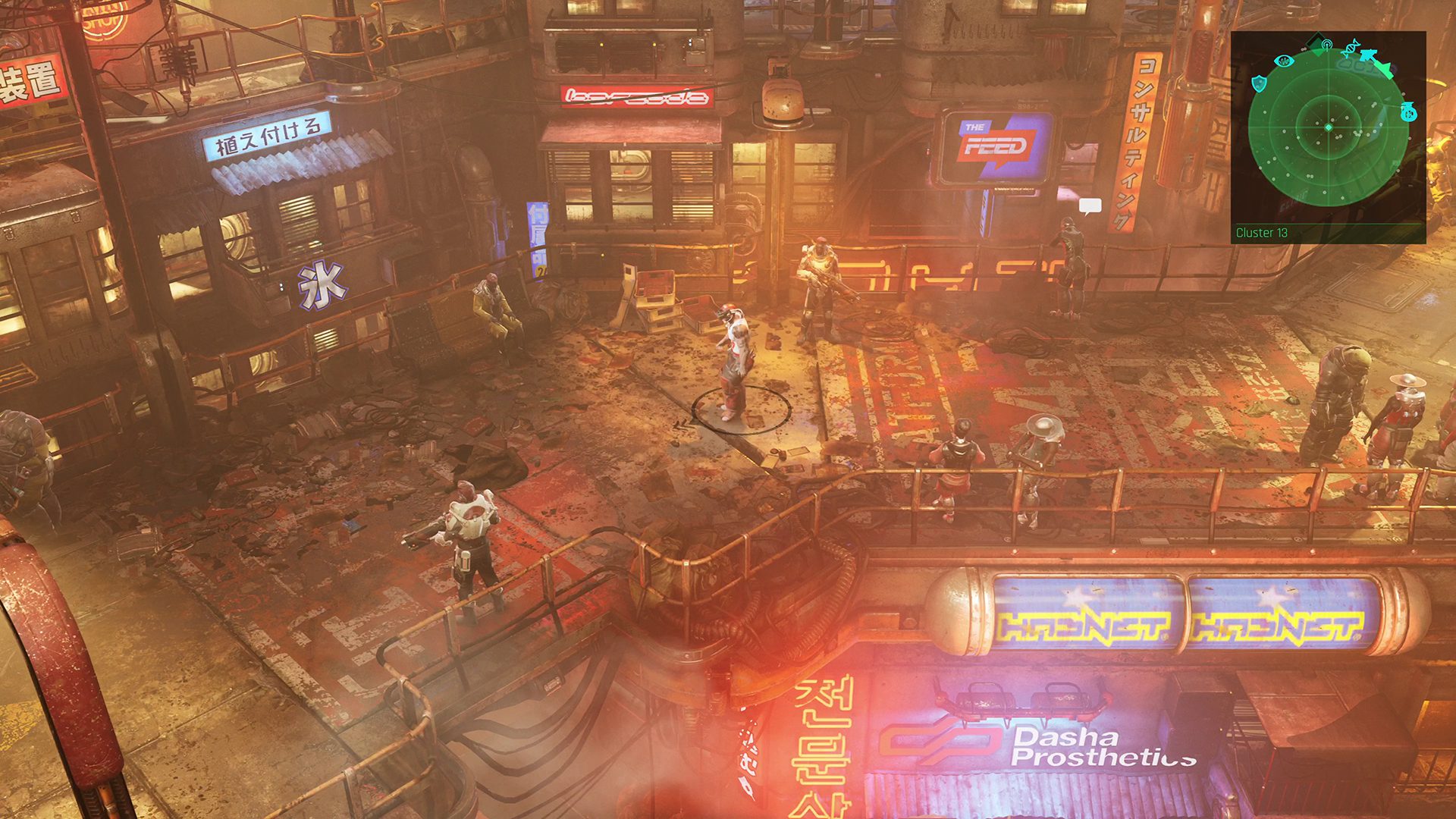Click the eye marker on the minimap

1283,60
